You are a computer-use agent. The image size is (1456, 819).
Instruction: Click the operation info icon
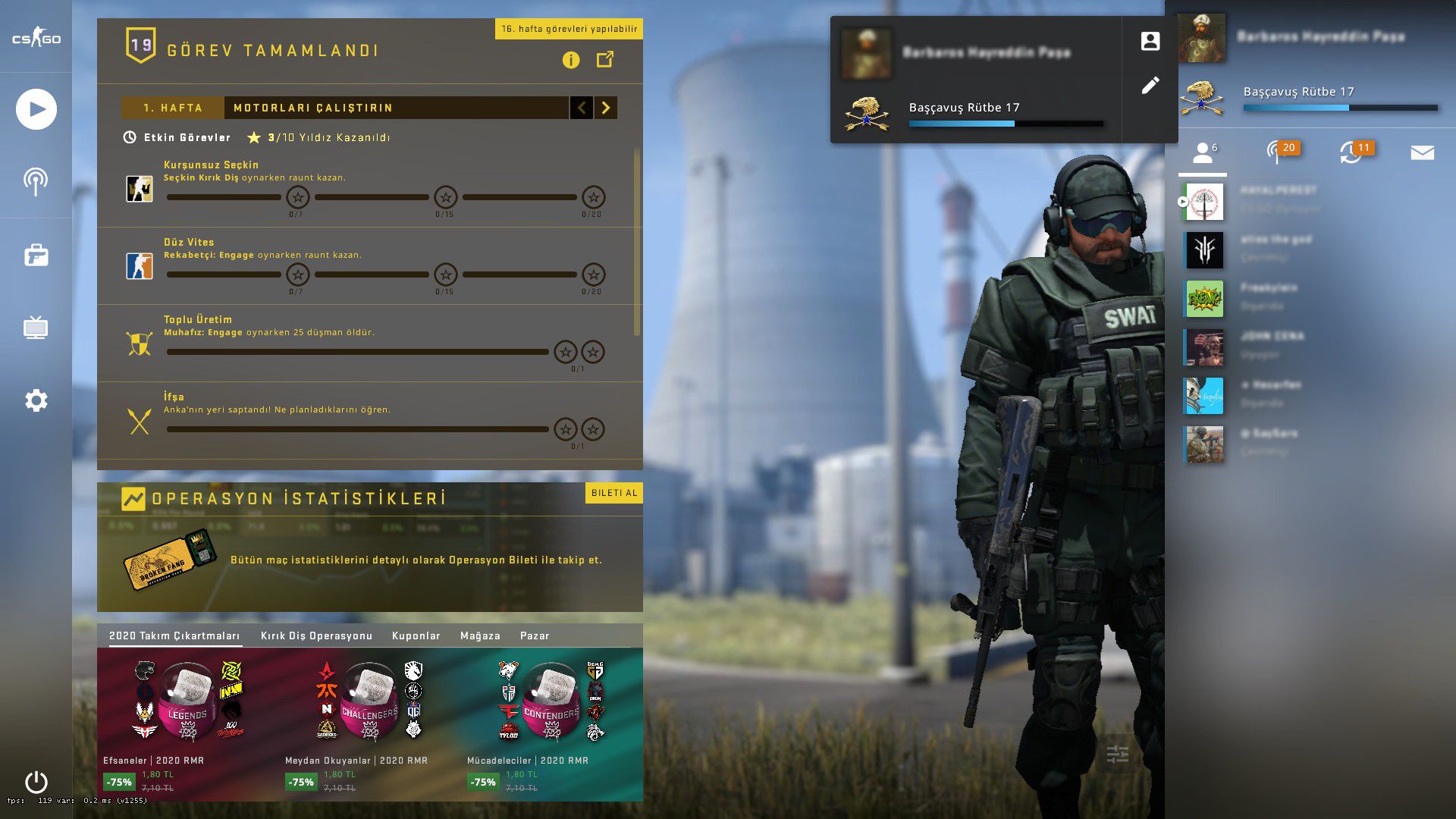[x=571, y=60]
